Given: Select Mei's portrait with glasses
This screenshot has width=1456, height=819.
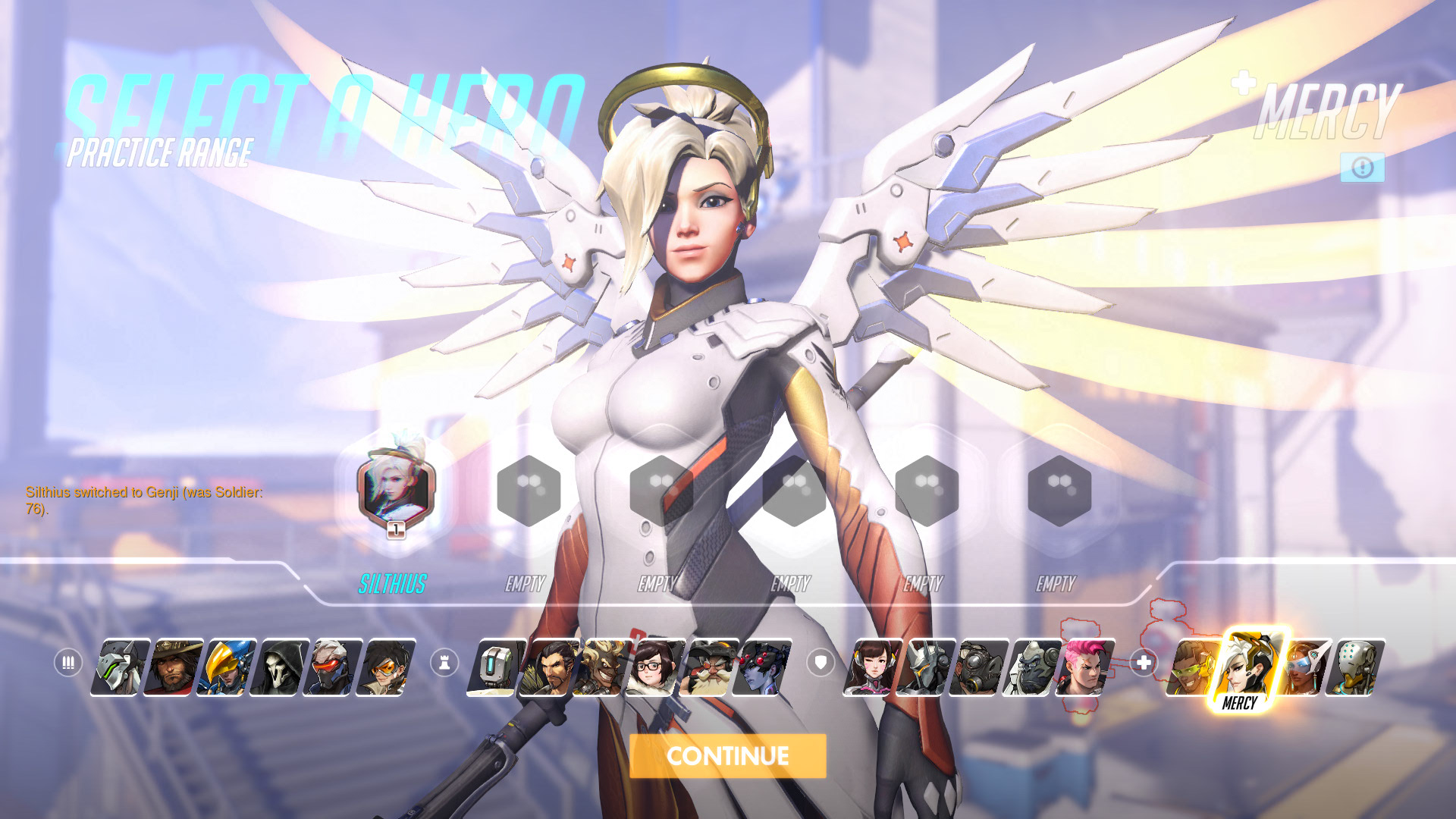Looking at the screenshot, I should pos(655,667).
